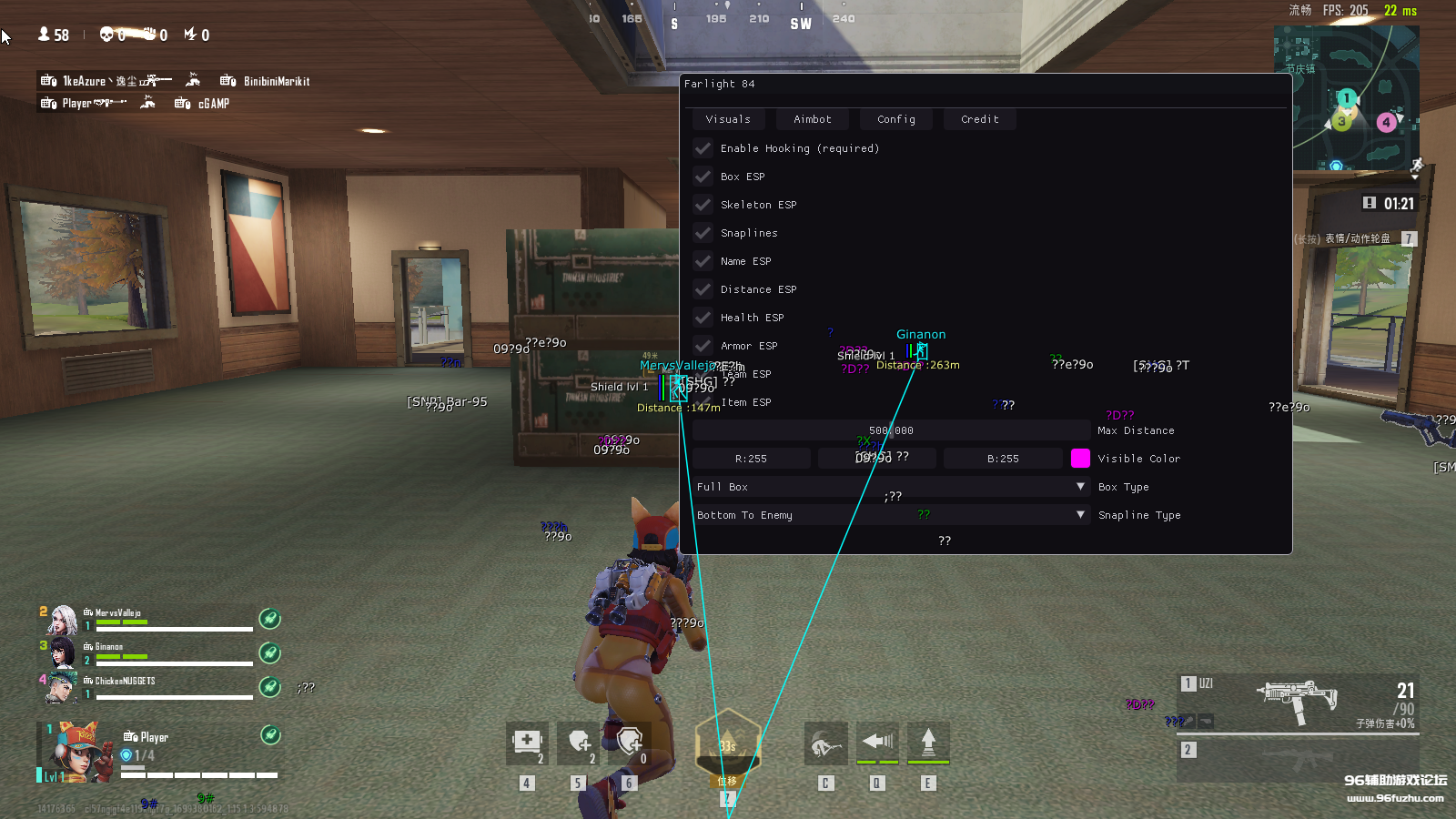Viewport: 1456px width, 819px height.
Task: Disable the Health ESP checkbox
Action: [x=703, y=317]
